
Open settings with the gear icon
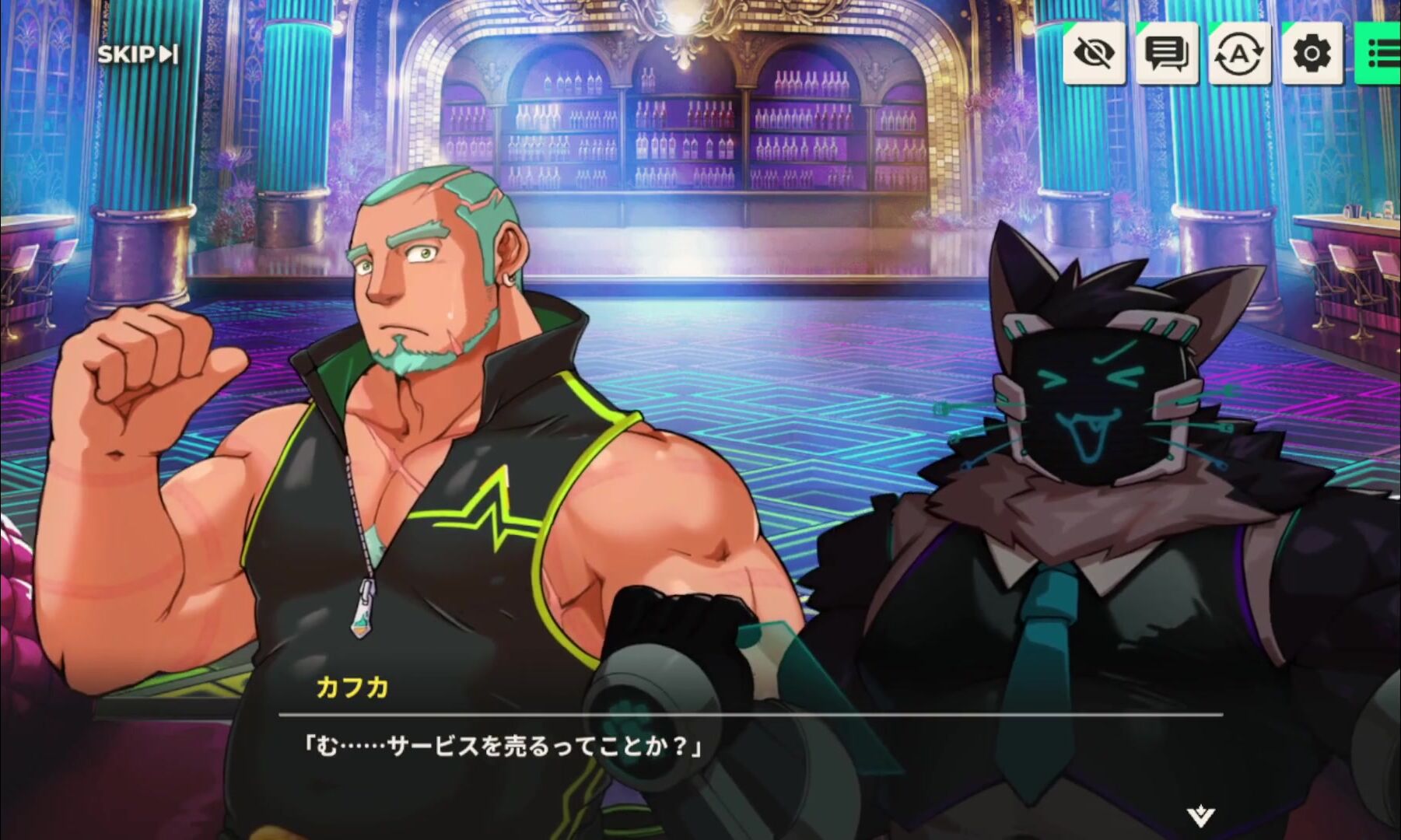[1312, 53]
